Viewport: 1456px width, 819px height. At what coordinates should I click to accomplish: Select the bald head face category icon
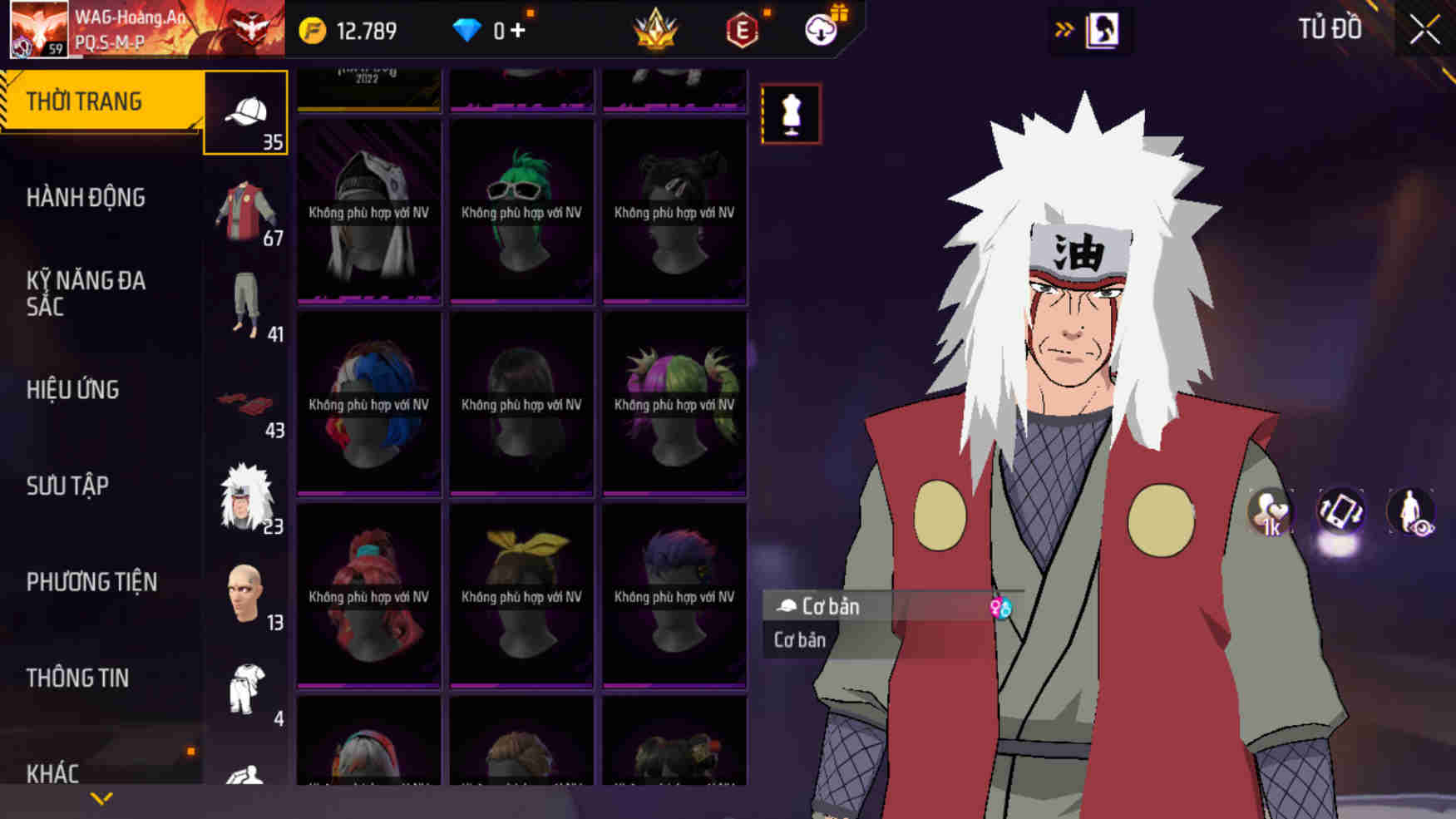point(245,590)
